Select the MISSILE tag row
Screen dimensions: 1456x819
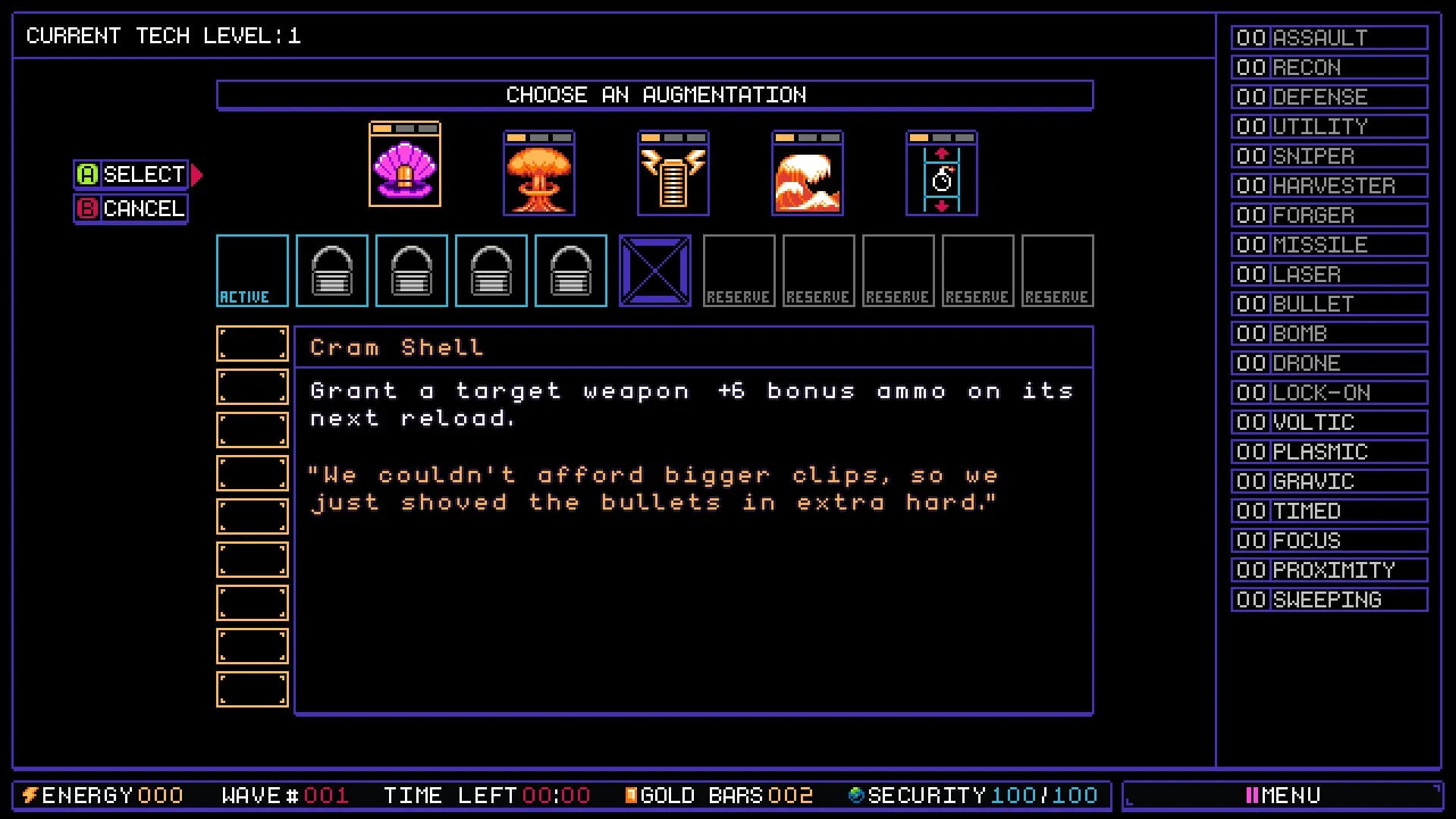(1329, 245)
